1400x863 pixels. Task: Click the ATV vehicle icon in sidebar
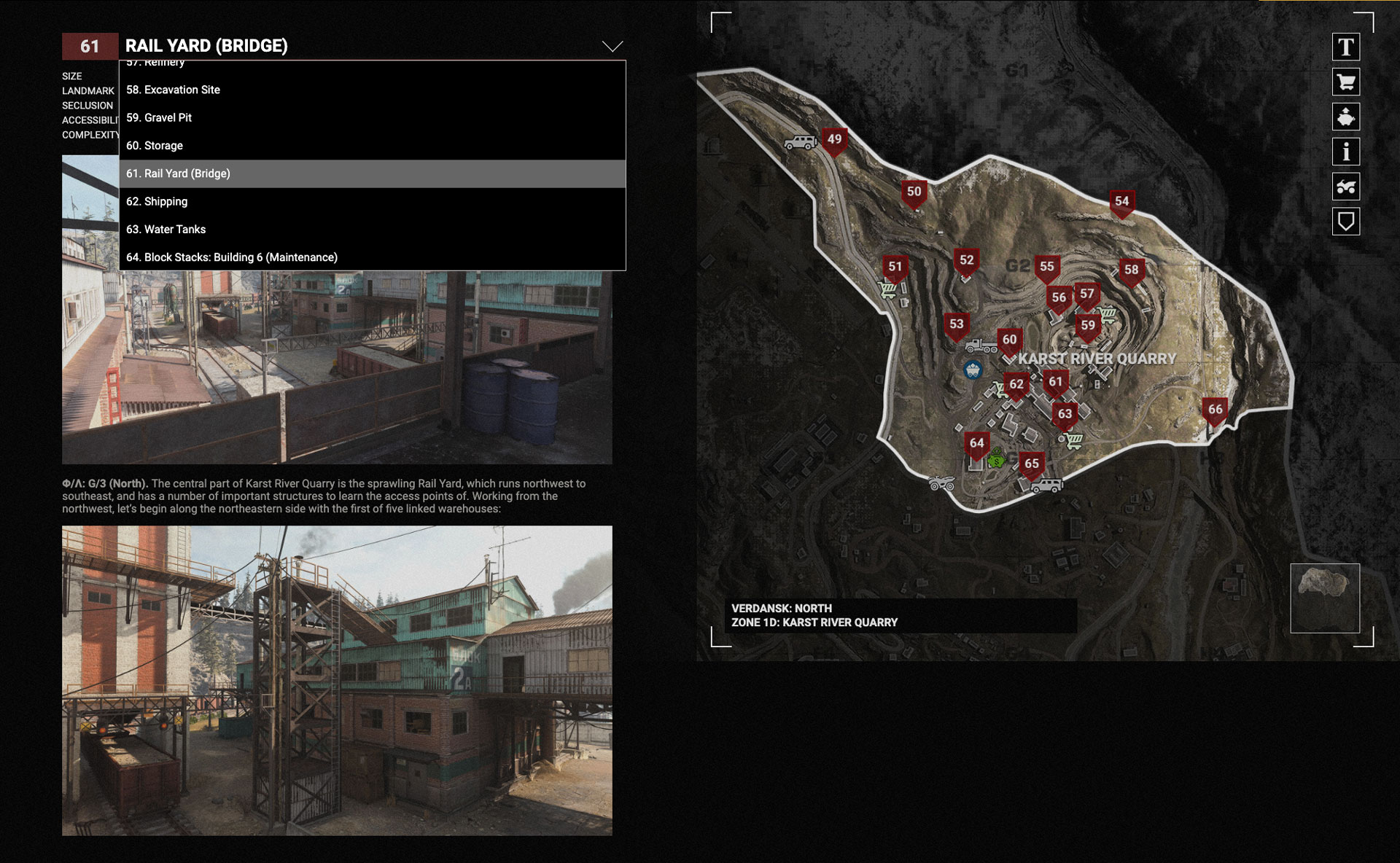pyautogui.click(x=1346, y=187)
